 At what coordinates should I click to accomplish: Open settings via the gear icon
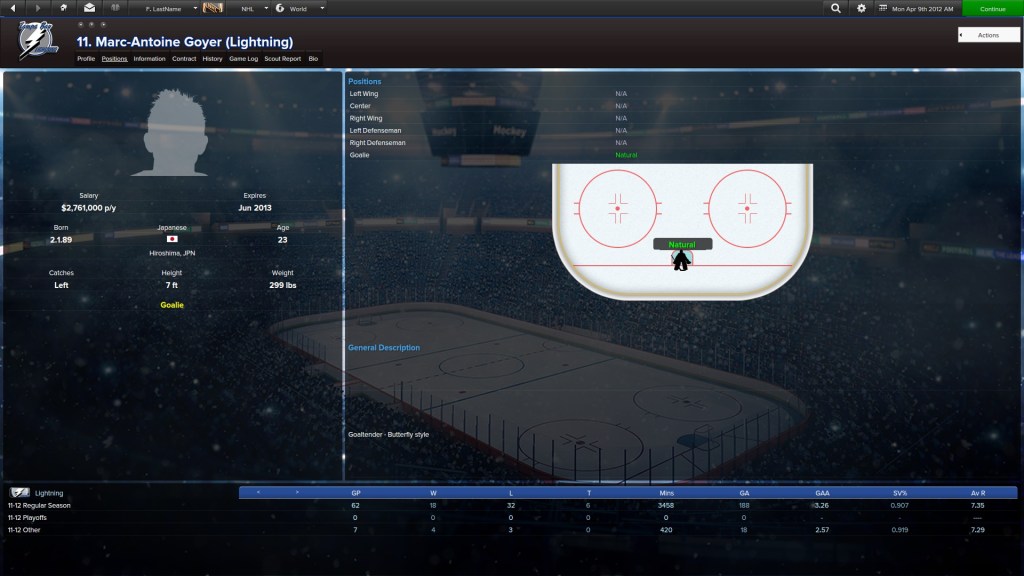coord(862,8)
